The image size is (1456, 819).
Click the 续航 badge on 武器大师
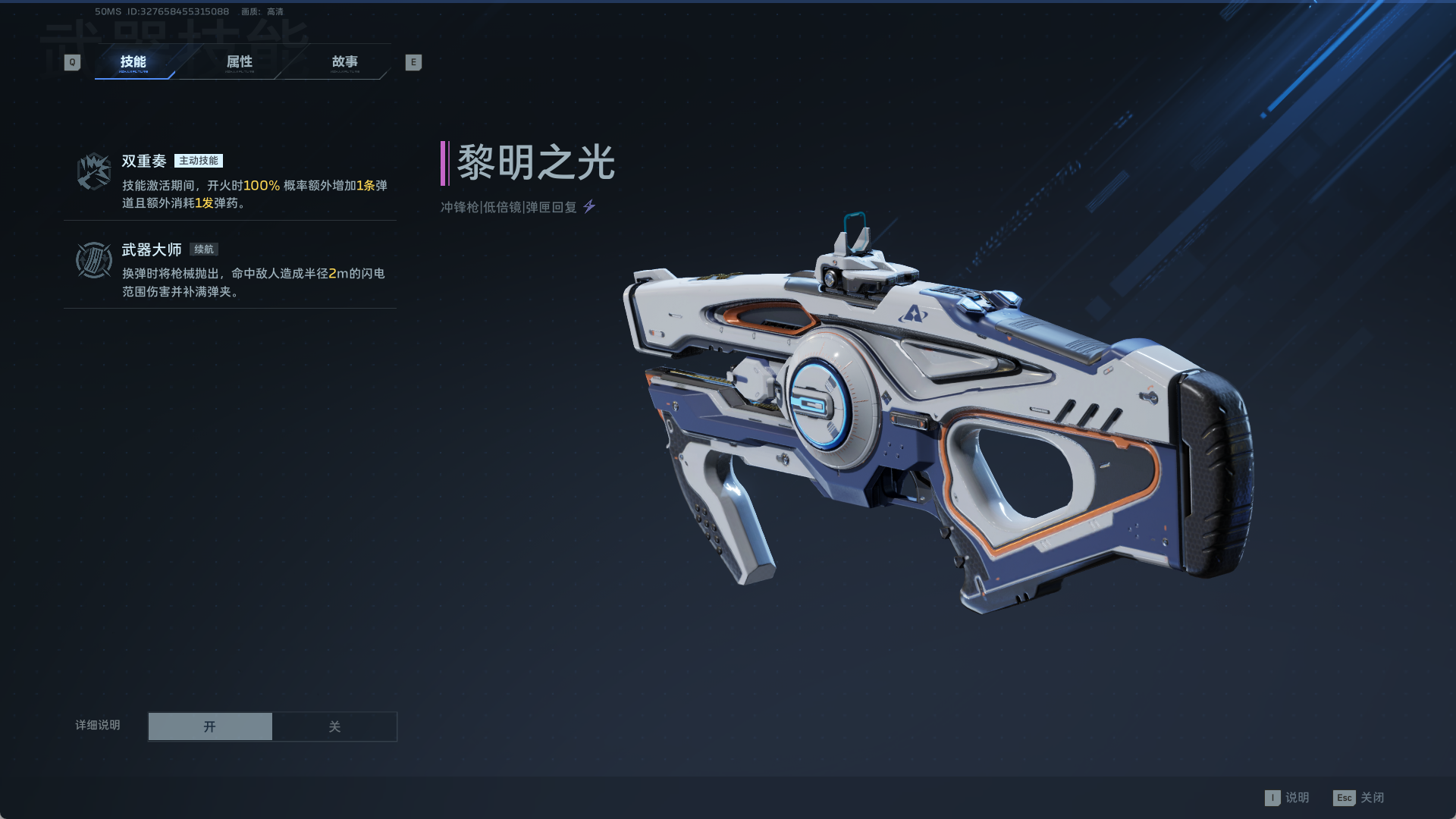202,249
